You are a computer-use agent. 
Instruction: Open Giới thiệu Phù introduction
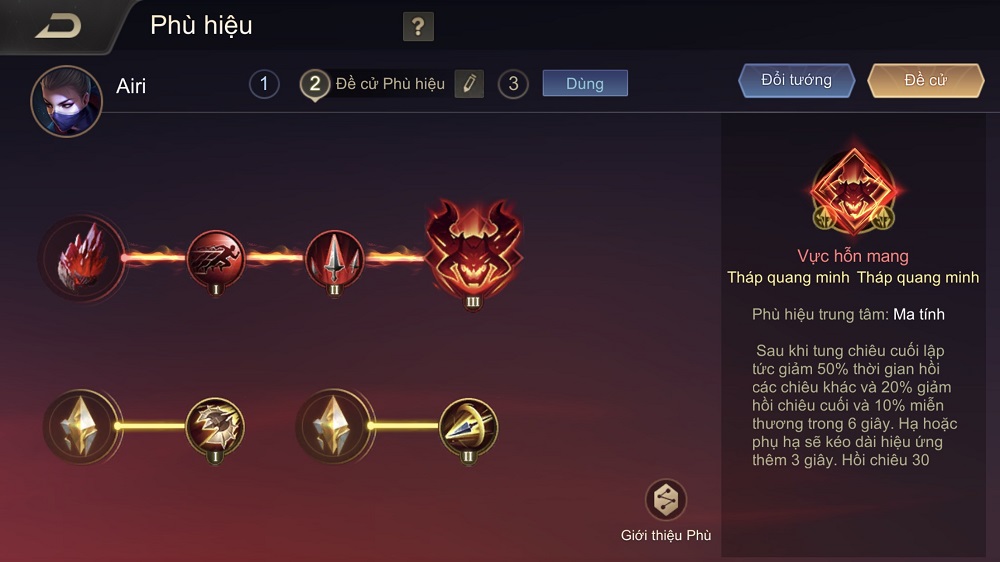point(666,510)
